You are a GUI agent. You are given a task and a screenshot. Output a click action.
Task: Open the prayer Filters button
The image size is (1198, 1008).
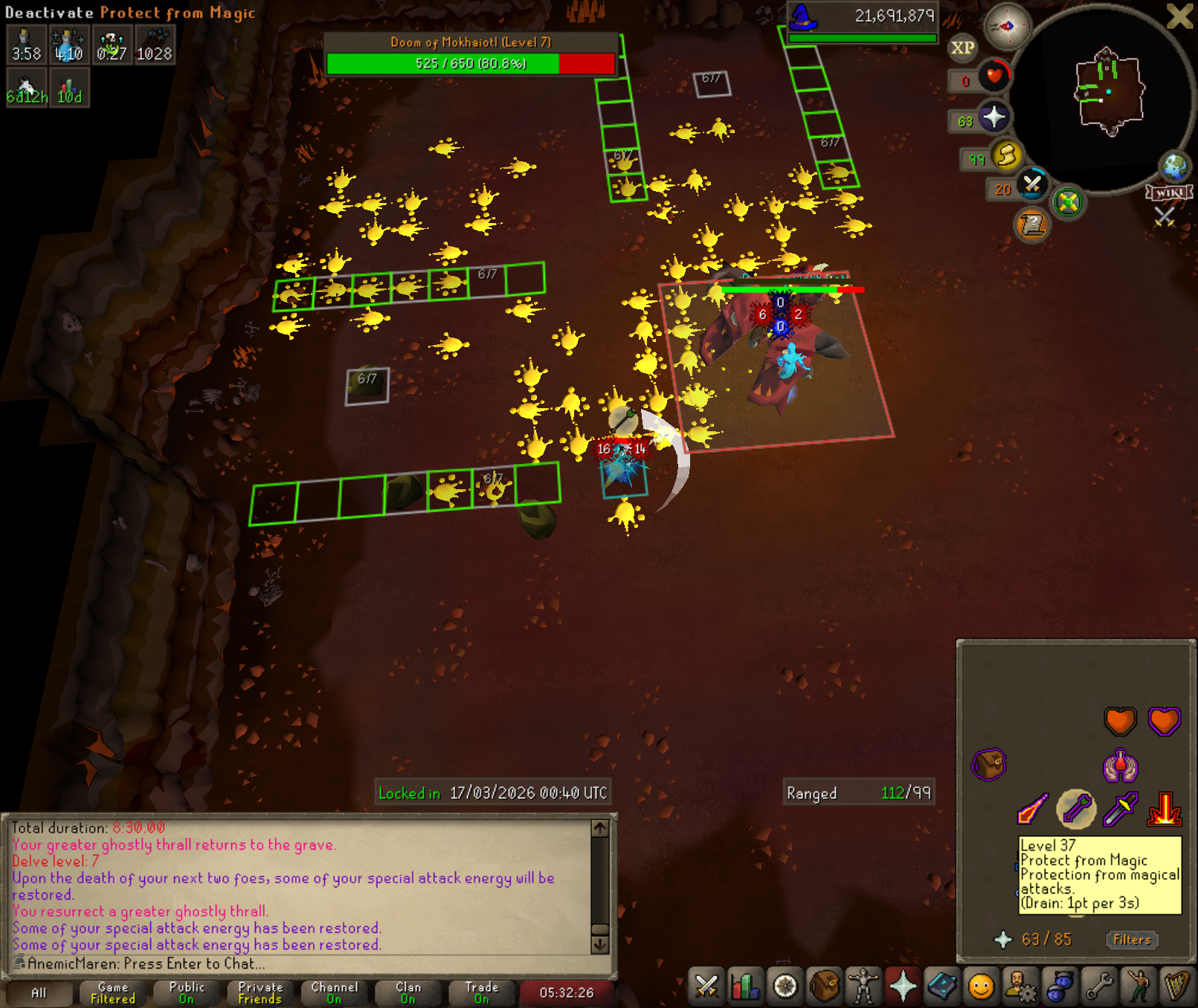(1132, 940)
